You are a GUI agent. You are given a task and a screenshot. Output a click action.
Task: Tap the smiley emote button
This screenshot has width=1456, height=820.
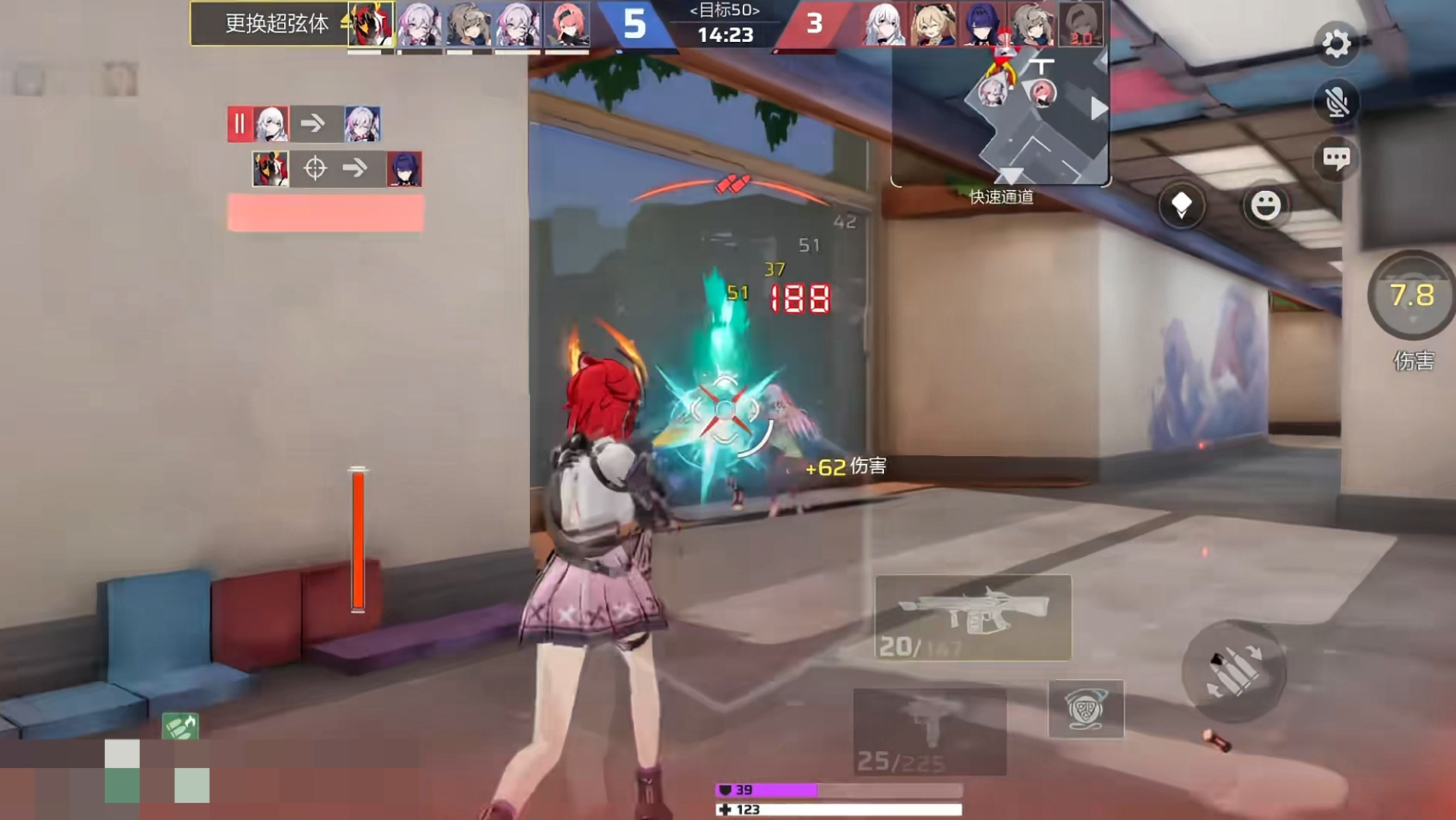tap(1265, 206)
